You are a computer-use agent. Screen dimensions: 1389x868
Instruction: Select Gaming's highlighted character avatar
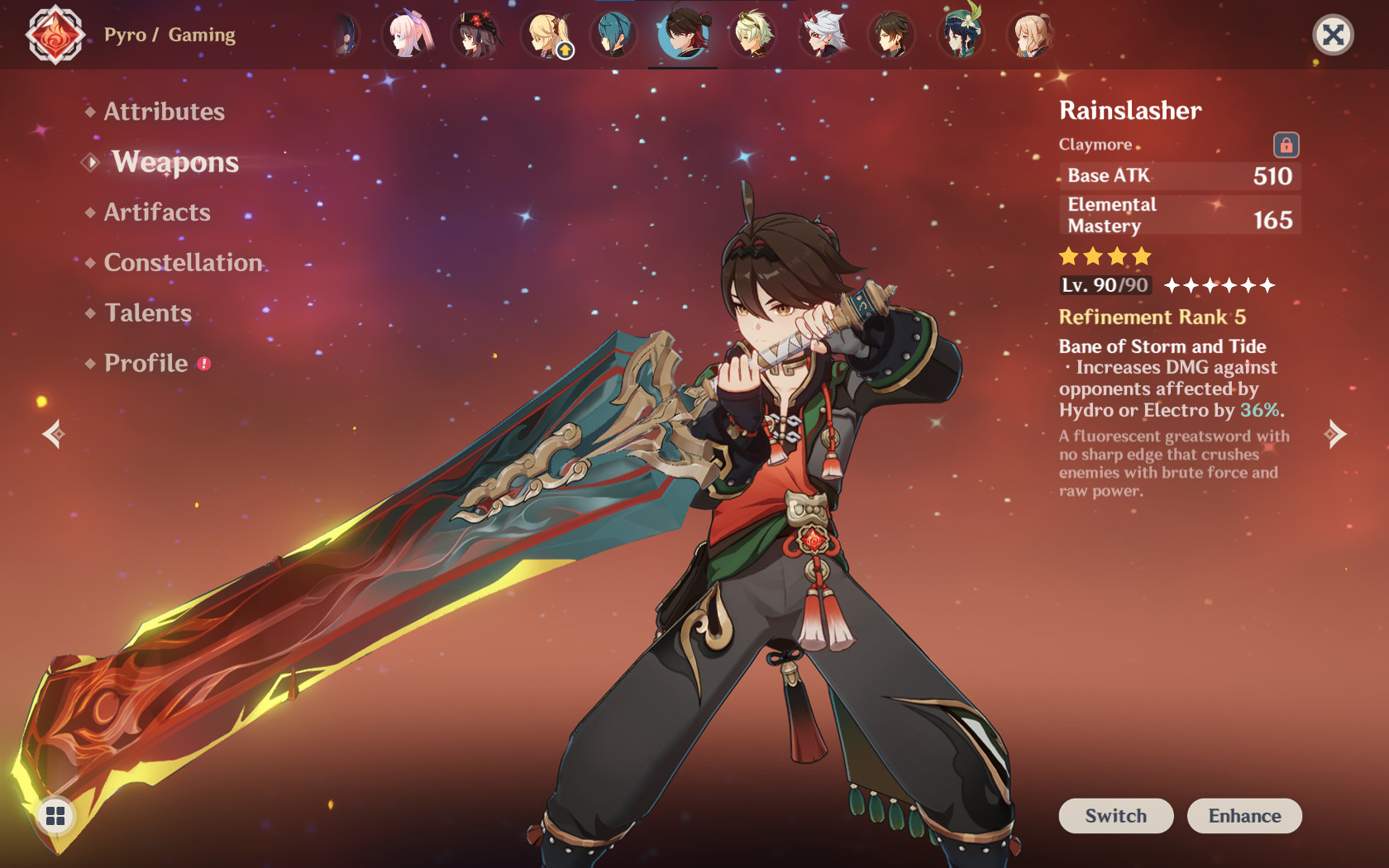tap(683, 35)
